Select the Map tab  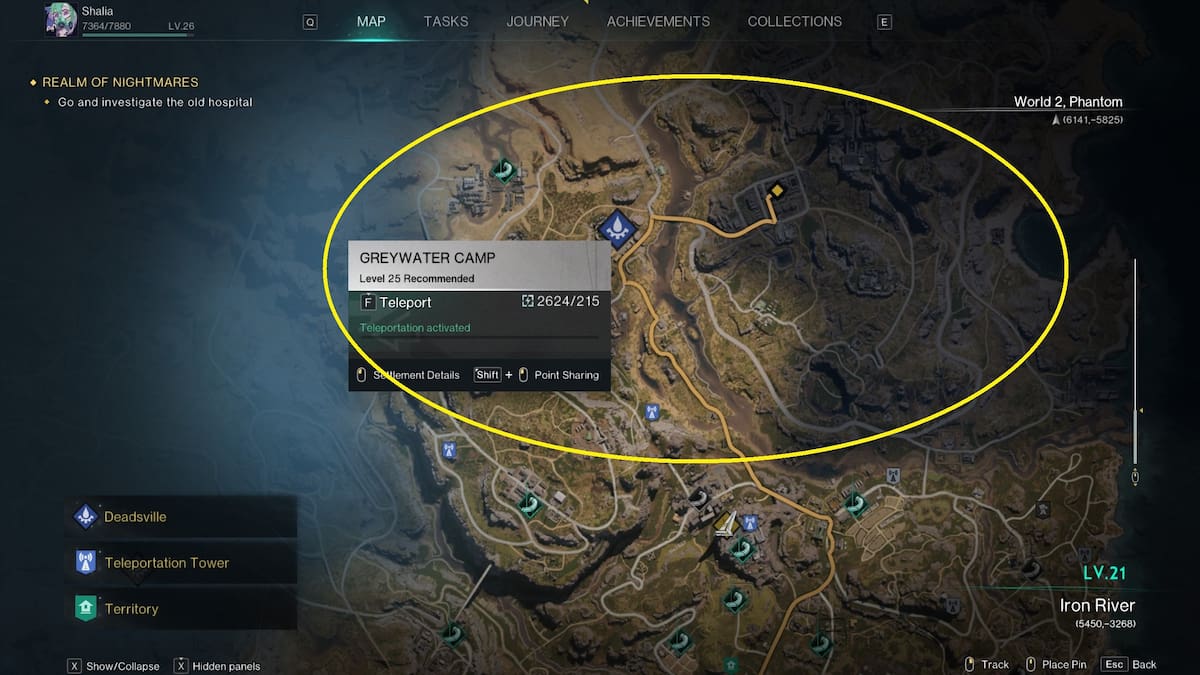click(371, 21)
